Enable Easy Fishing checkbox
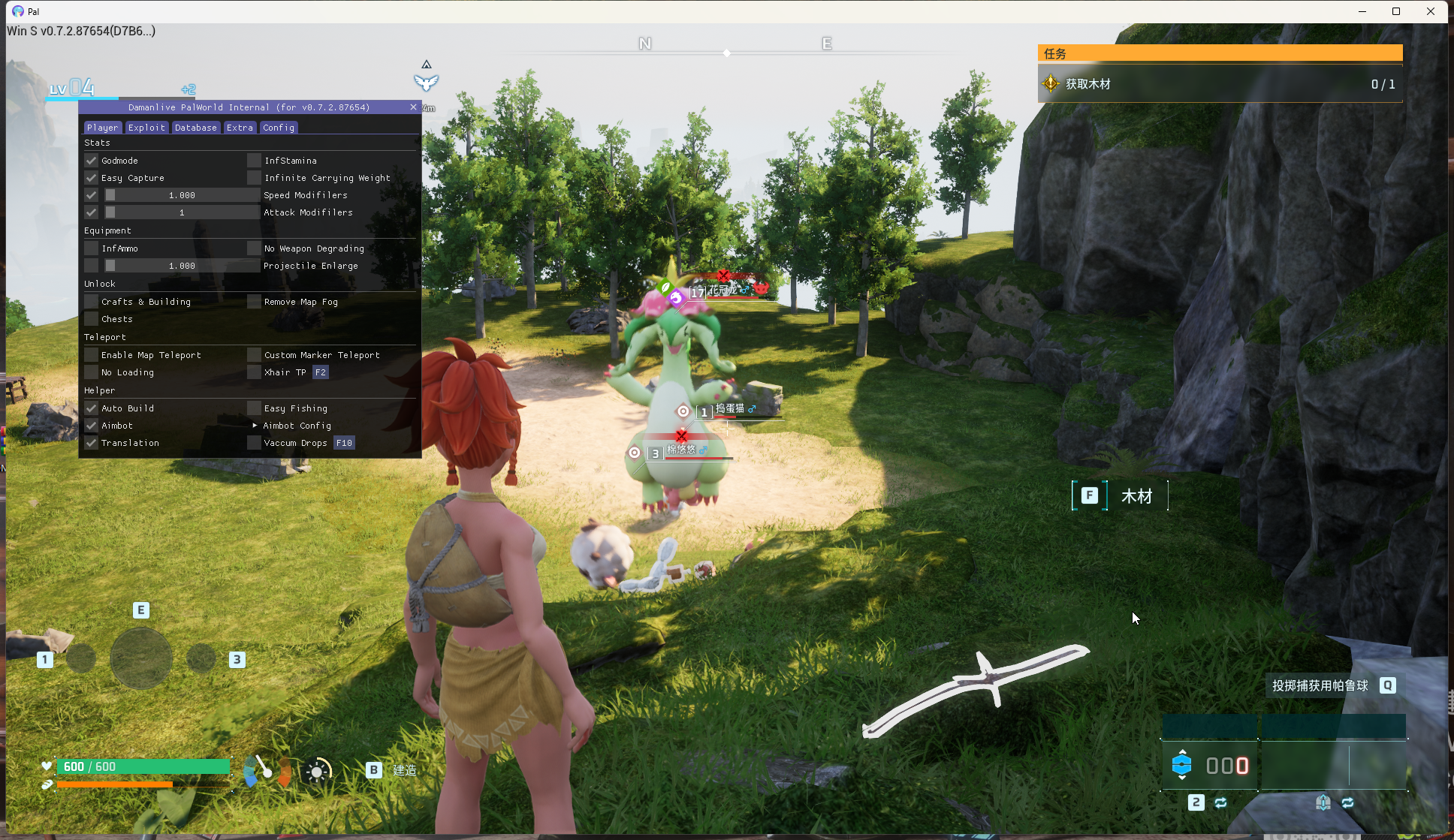 (x=255, y=408)
